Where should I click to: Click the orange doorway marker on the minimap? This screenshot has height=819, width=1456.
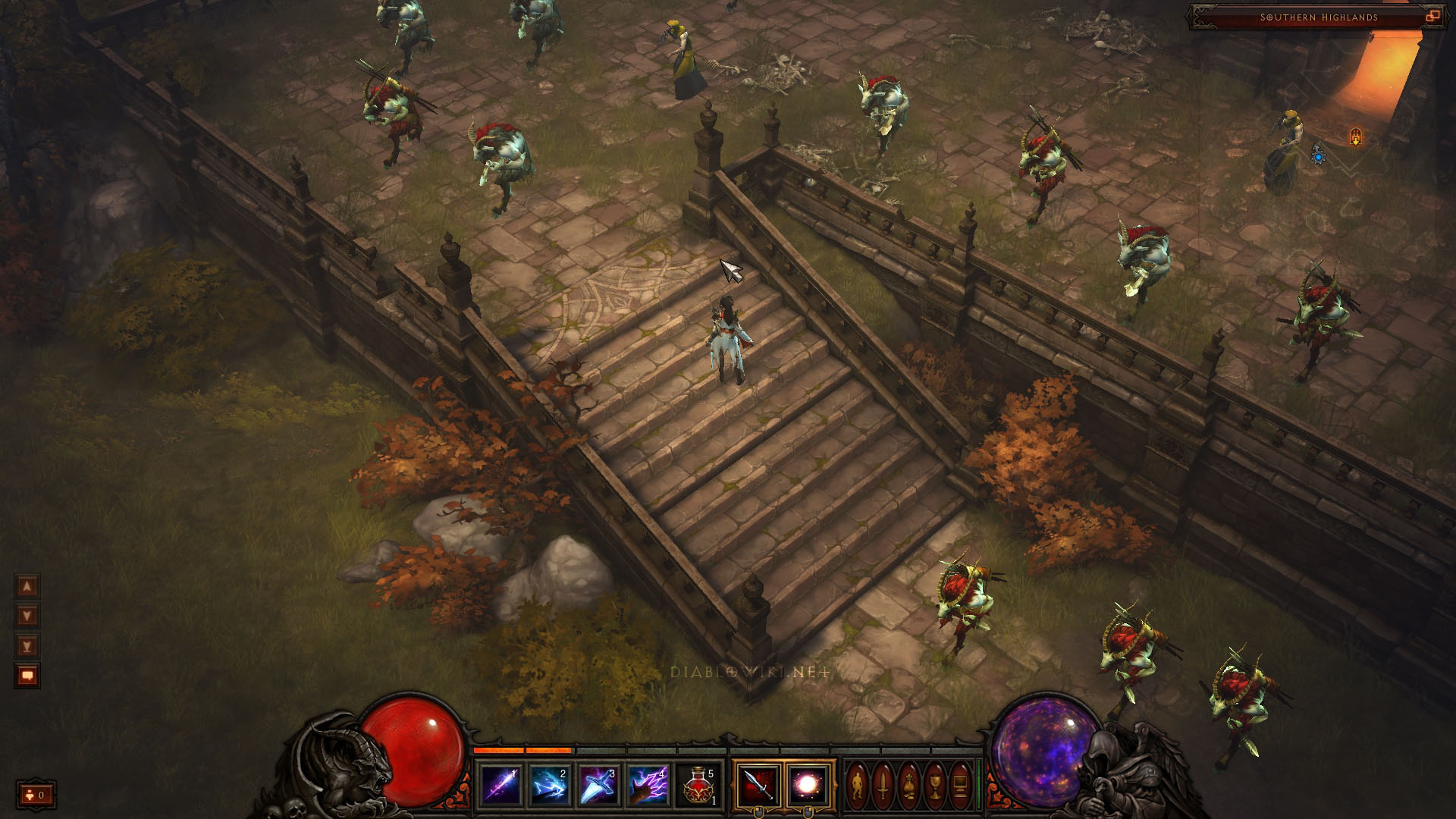pyautogui.click(x=1355, y=136)
